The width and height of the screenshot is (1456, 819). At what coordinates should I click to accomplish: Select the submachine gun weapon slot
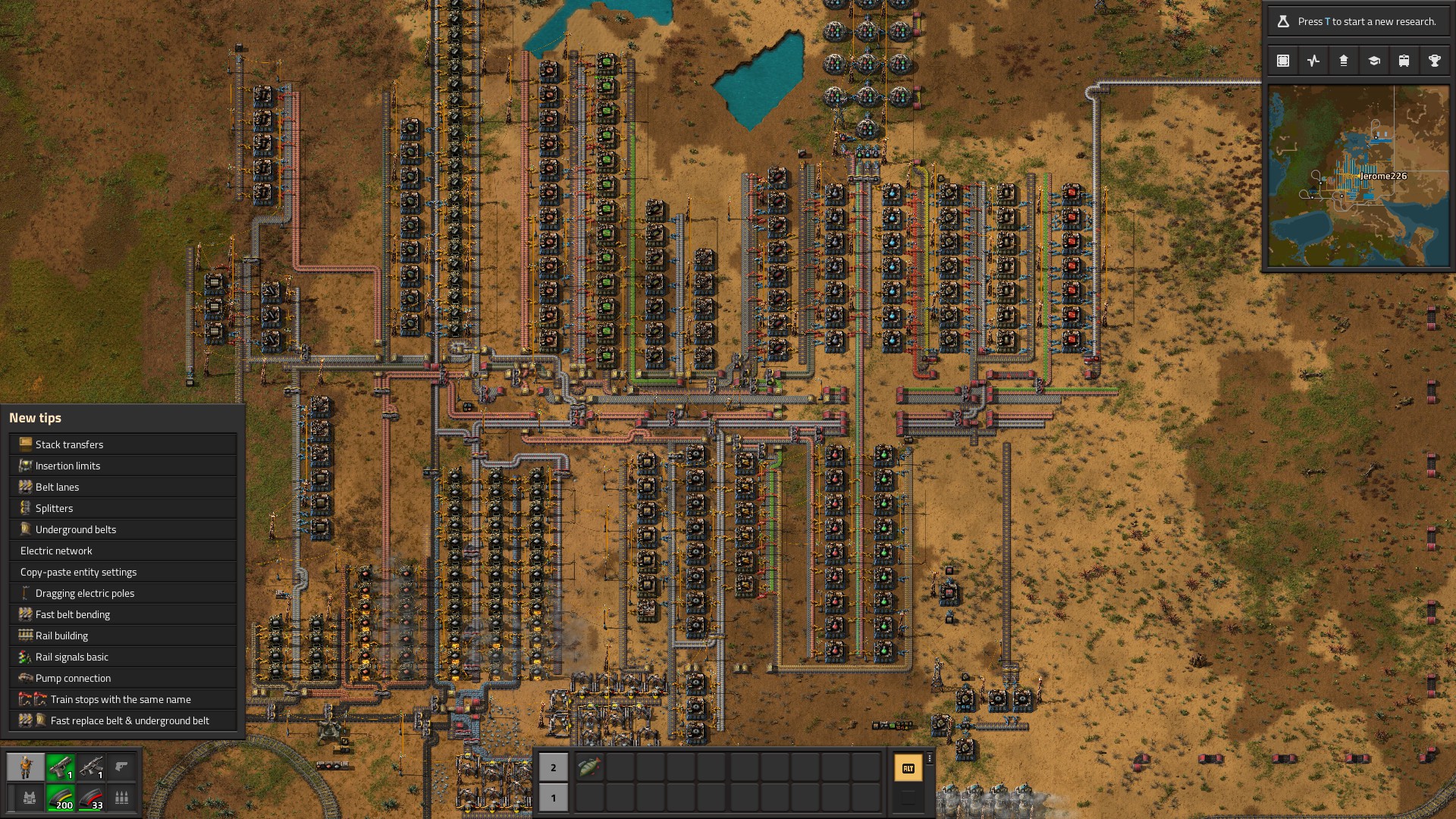(91, 767)
